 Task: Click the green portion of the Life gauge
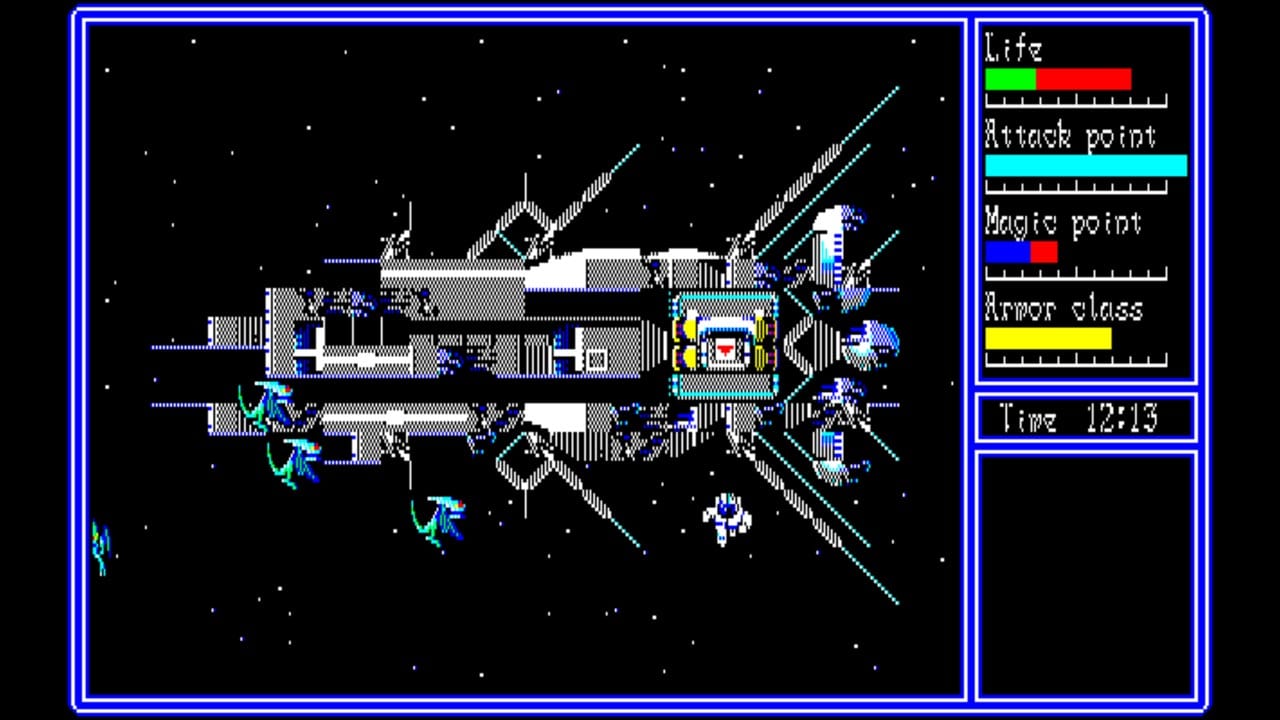pyautogui.click(x=1010, y=79)
